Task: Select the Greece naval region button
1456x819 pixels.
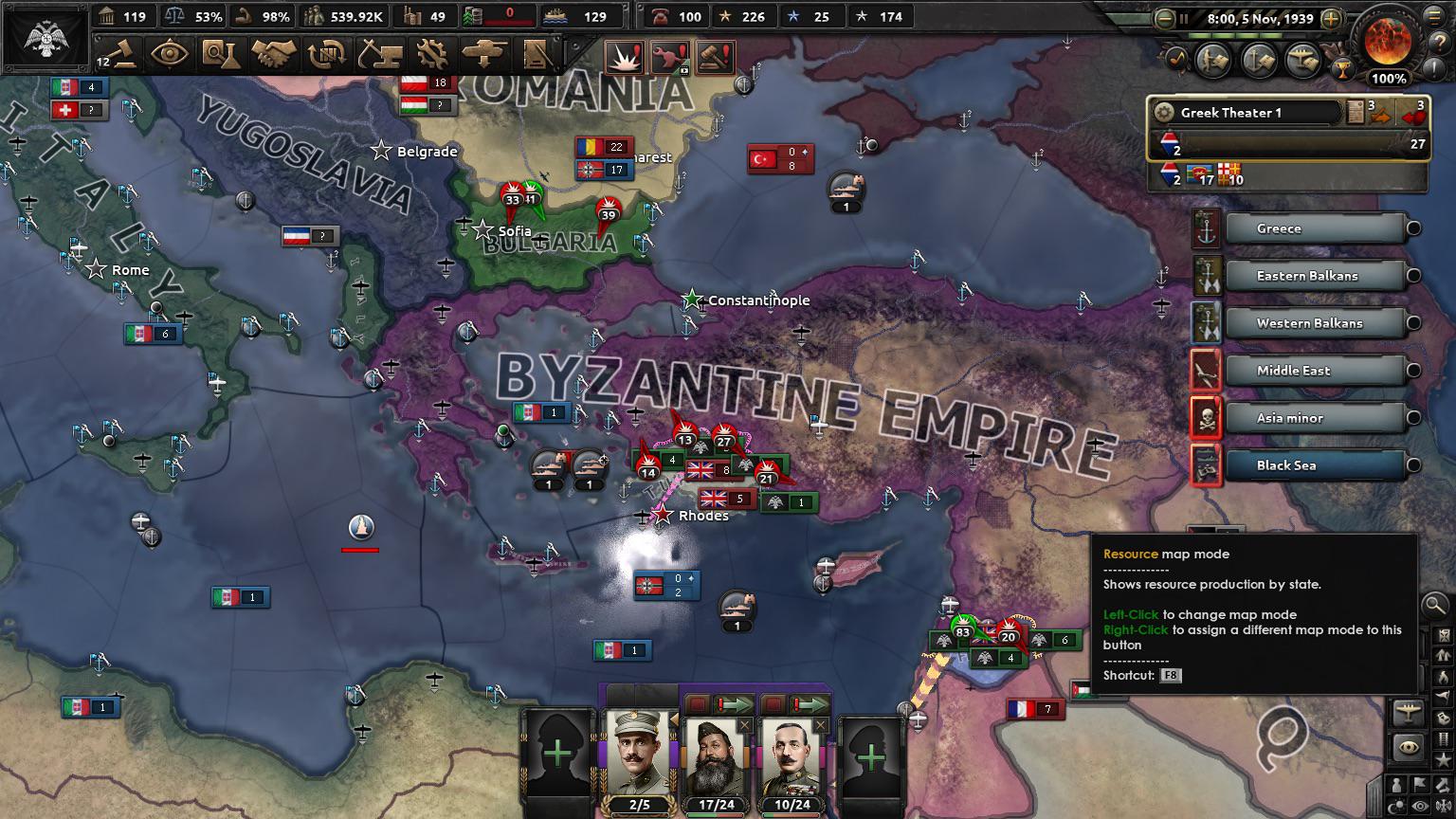Action: [1318, 228]
